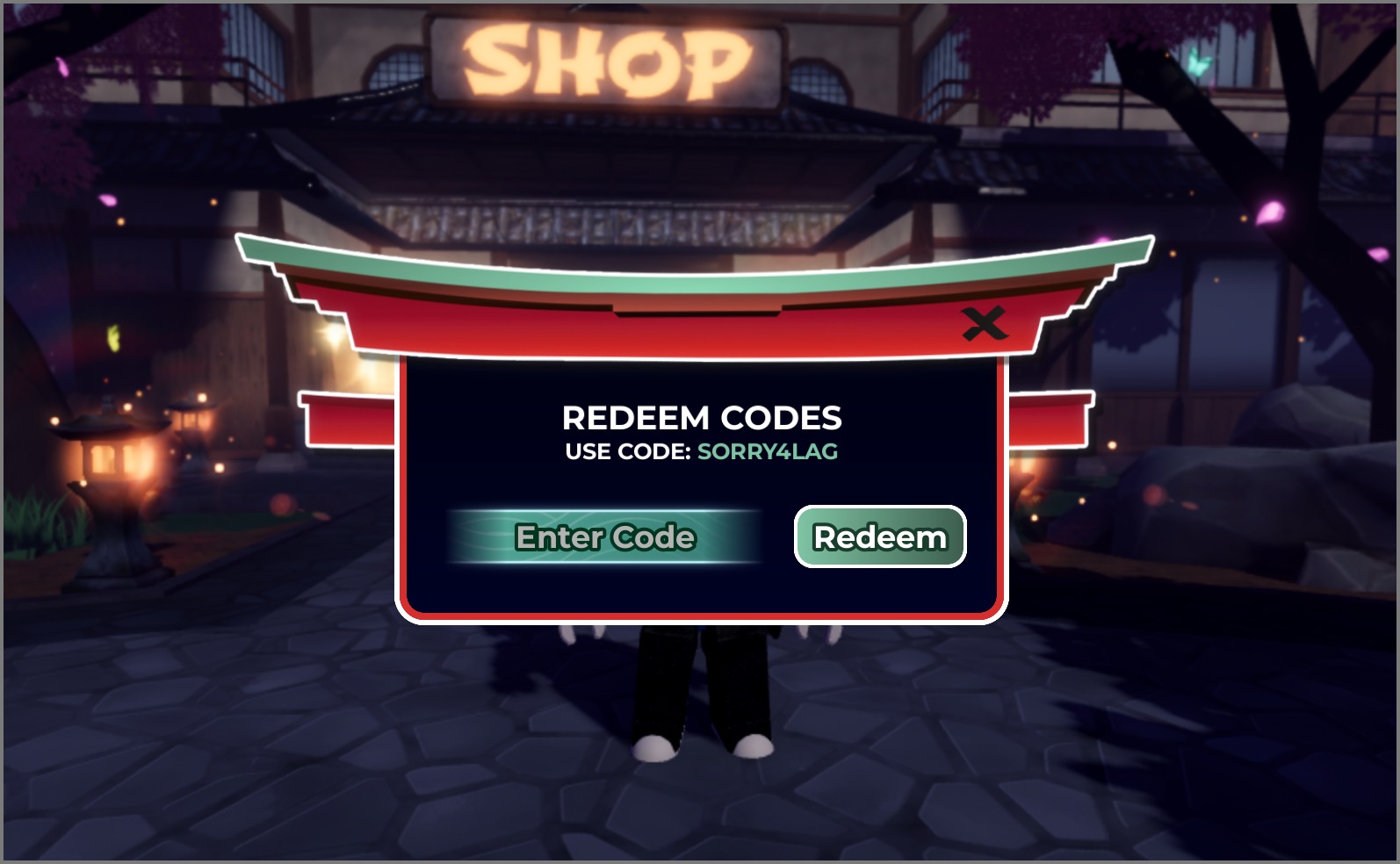The image size is (1400, 864).
Task: Redeem the entered code
Action: tap(879, 536)
